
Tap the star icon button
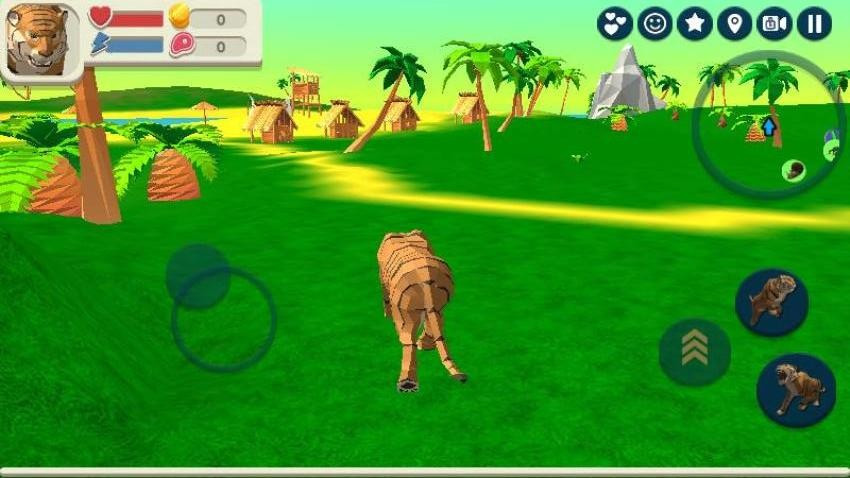[694, 23]
